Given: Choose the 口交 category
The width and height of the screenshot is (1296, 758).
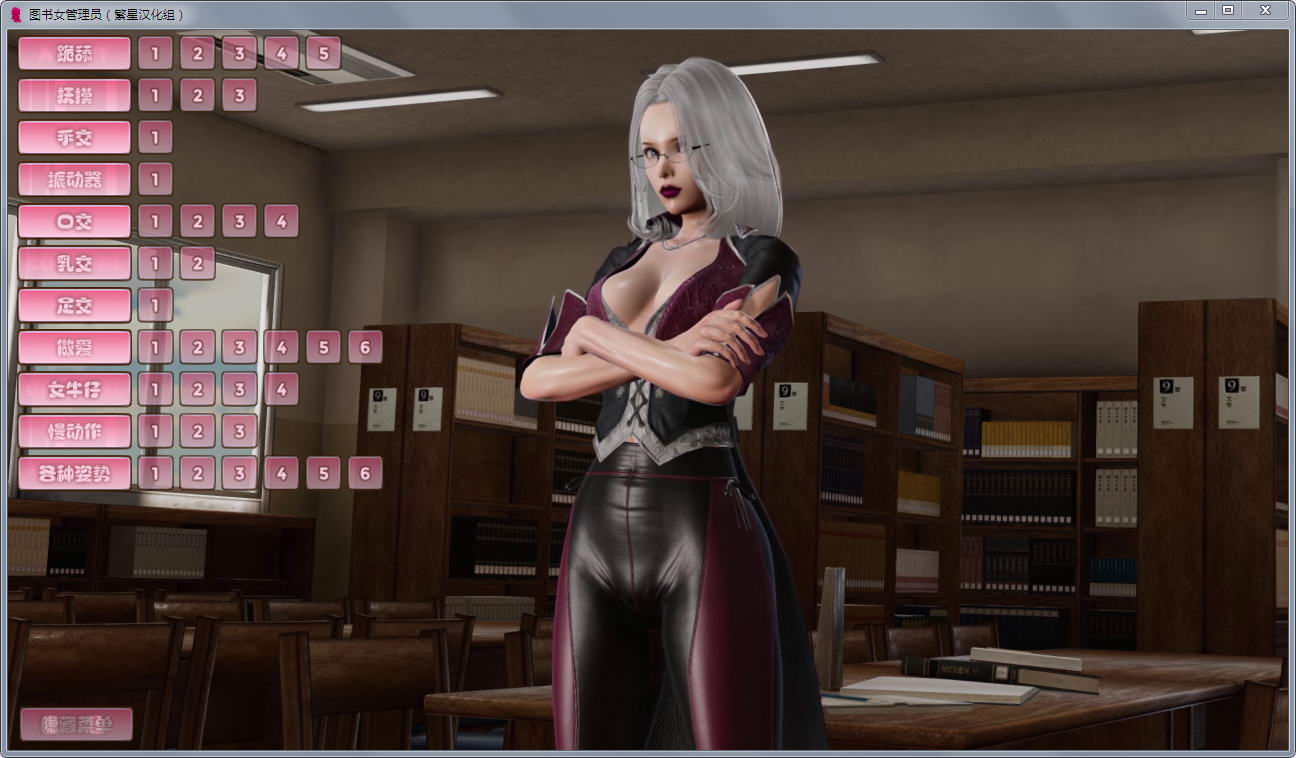Looking at the screenshot, I should point(73,221).
